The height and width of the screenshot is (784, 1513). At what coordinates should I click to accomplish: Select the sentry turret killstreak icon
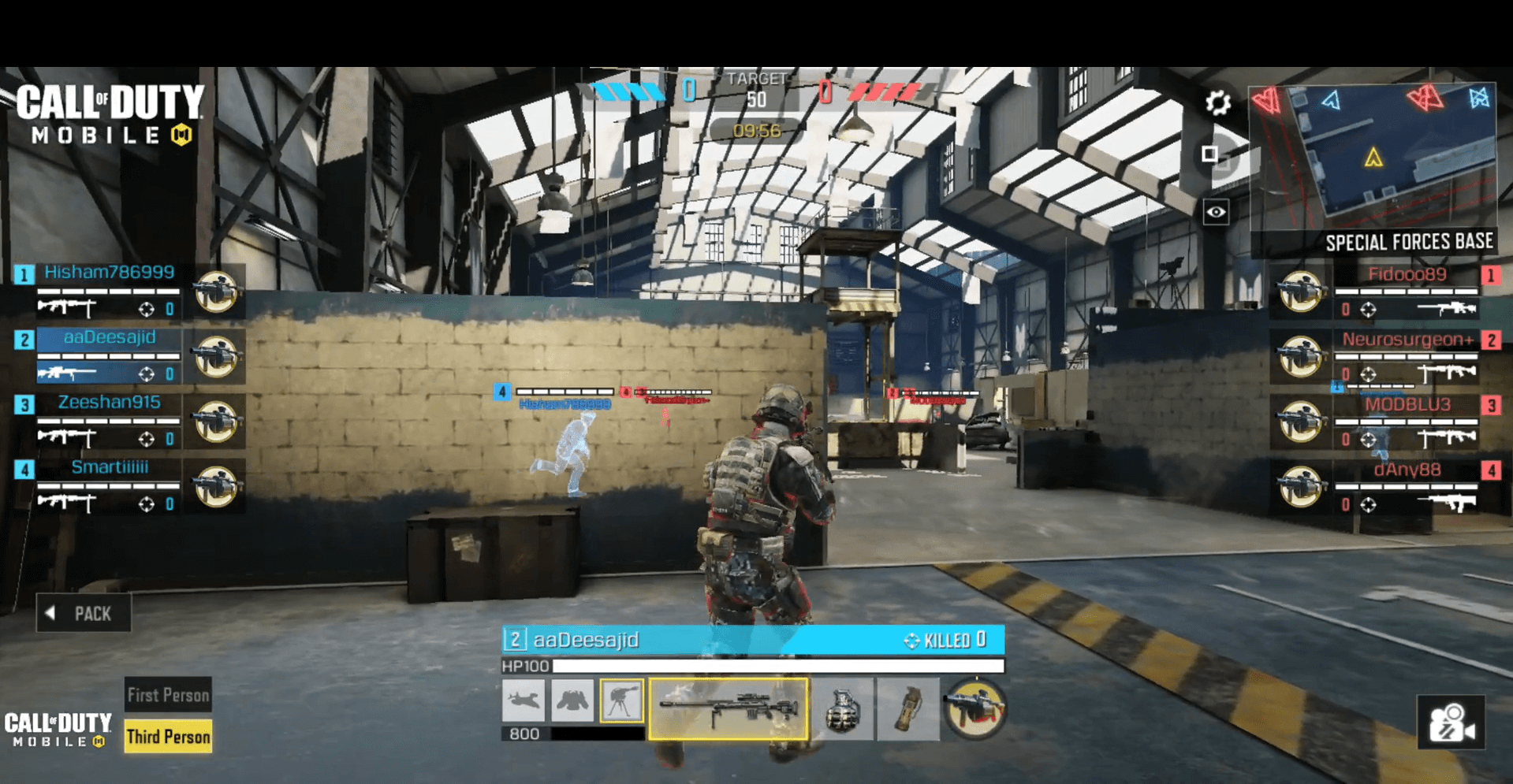point(622,700)
